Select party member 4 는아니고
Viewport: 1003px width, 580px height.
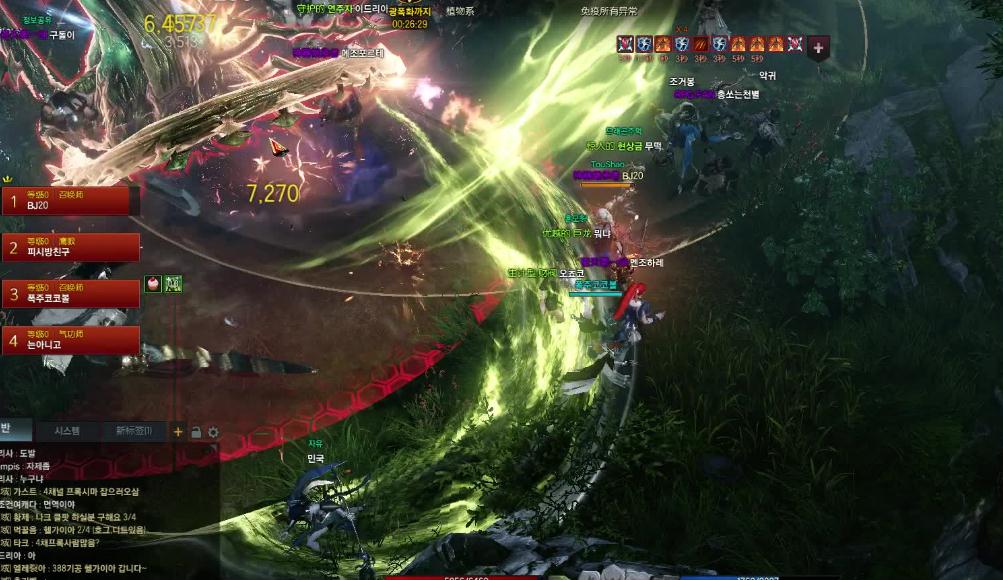(x=68, y=340)
